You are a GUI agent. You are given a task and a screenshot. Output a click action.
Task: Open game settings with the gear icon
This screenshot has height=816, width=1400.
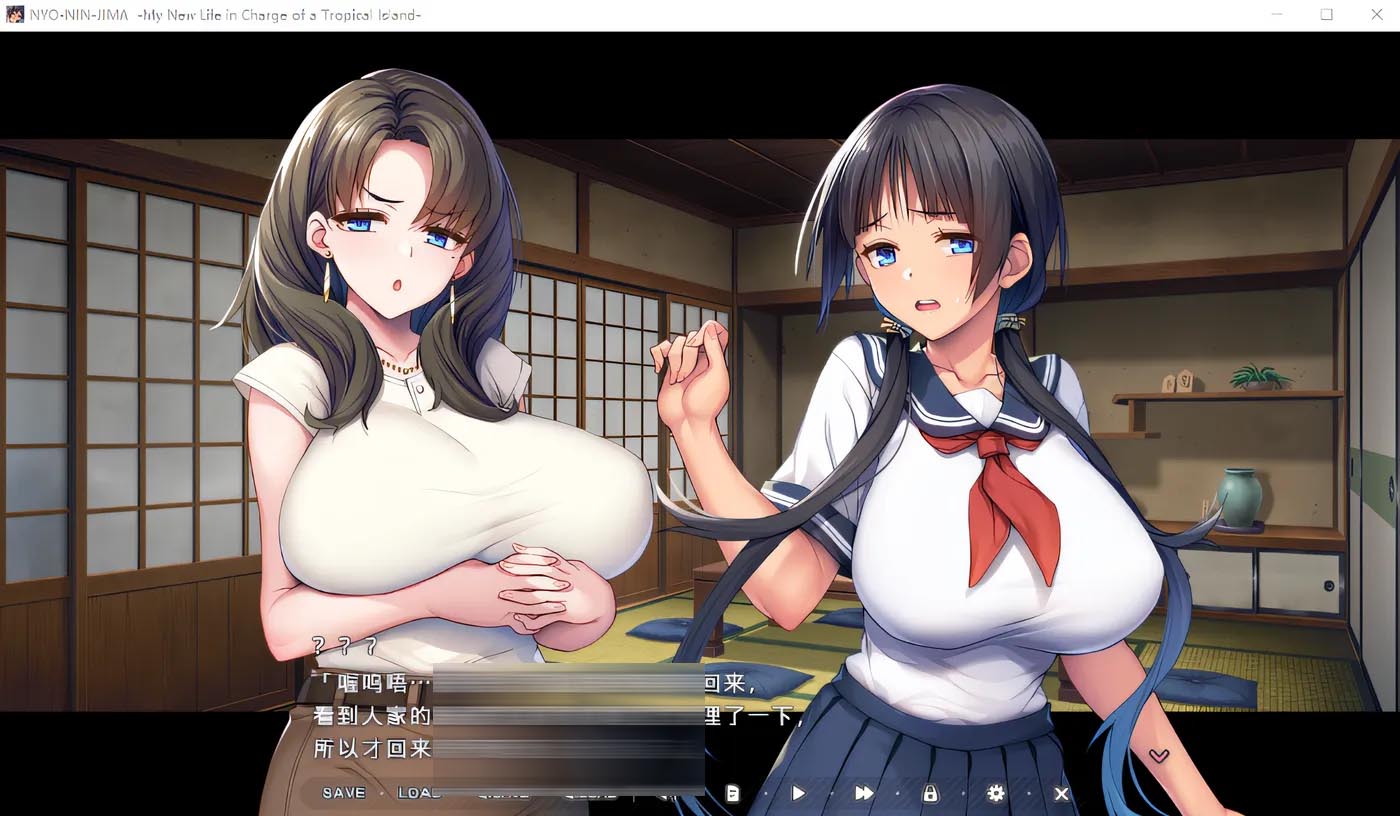(995, 792)
